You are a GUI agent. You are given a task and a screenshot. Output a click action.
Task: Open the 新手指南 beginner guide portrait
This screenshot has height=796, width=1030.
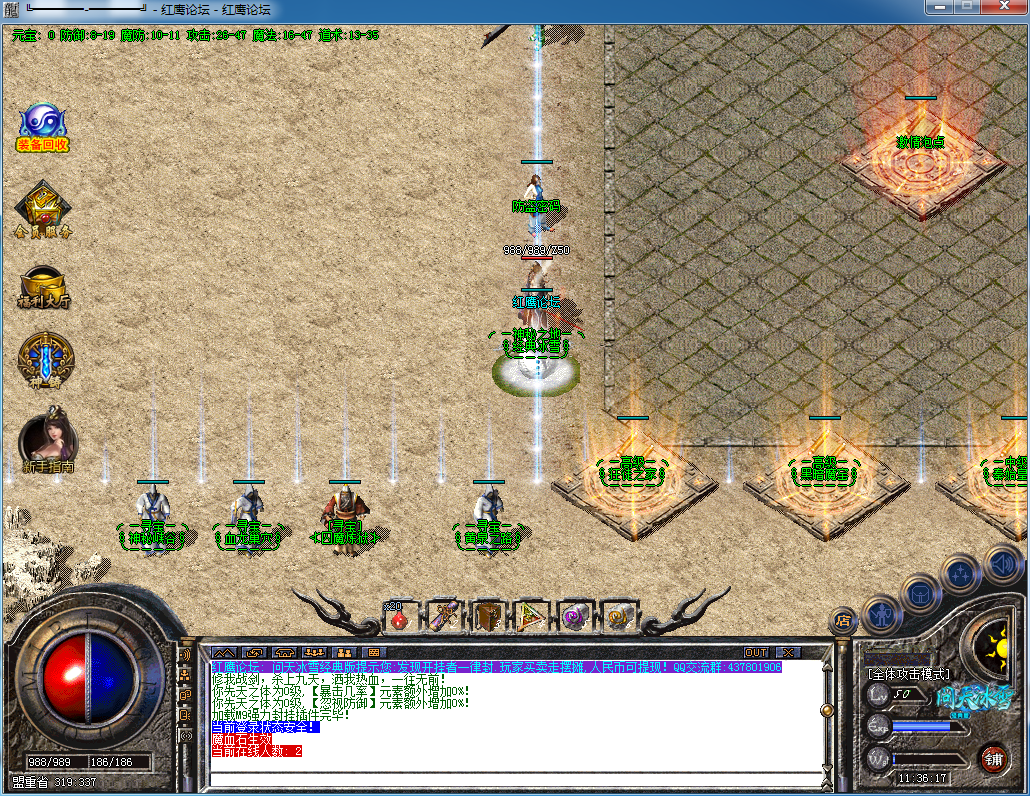47,440
